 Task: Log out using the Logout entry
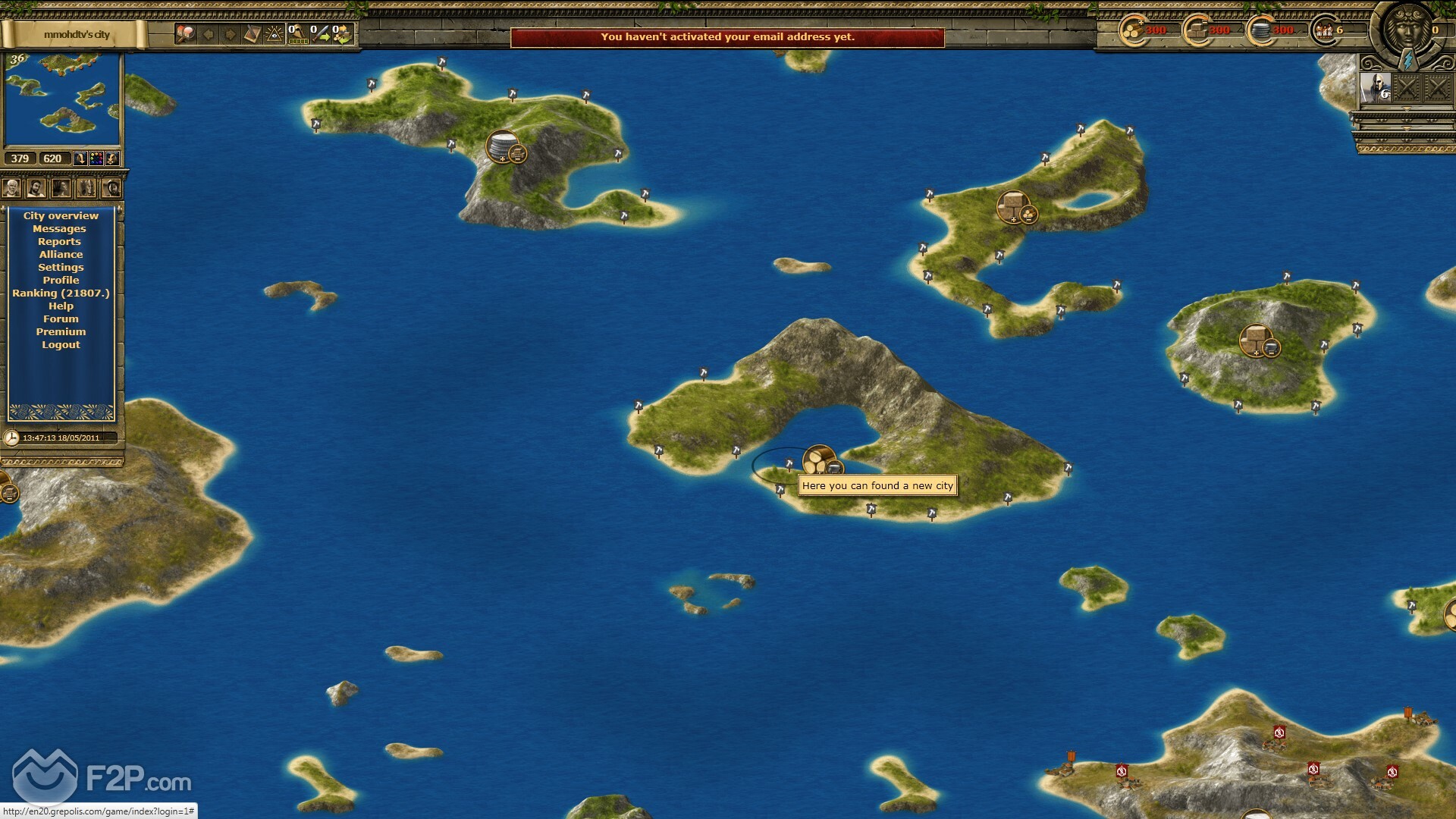[61, 345]
